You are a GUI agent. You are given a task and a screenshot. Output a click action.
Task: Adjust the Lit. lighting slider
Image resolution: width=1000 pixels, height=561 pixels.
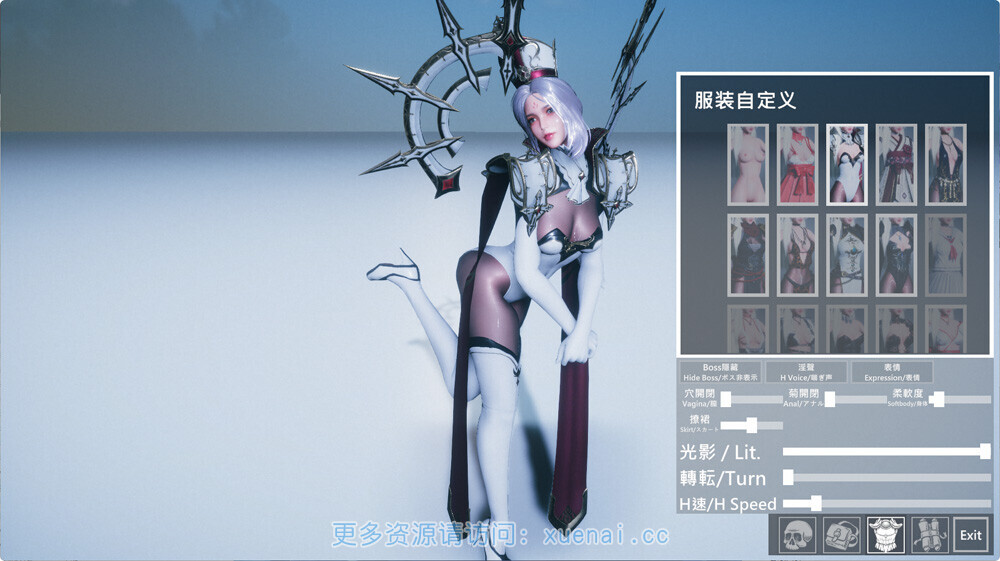coord(985,451)
